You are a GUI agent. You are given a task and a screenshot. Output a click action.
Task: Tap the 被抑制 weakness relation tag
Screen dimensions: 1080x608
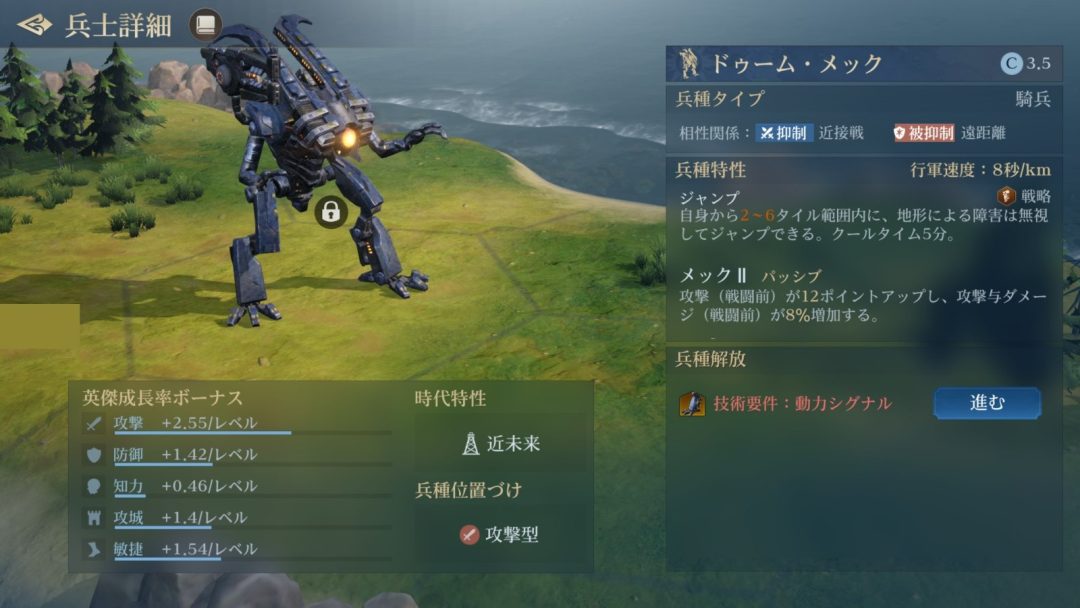tap(923, 133)
